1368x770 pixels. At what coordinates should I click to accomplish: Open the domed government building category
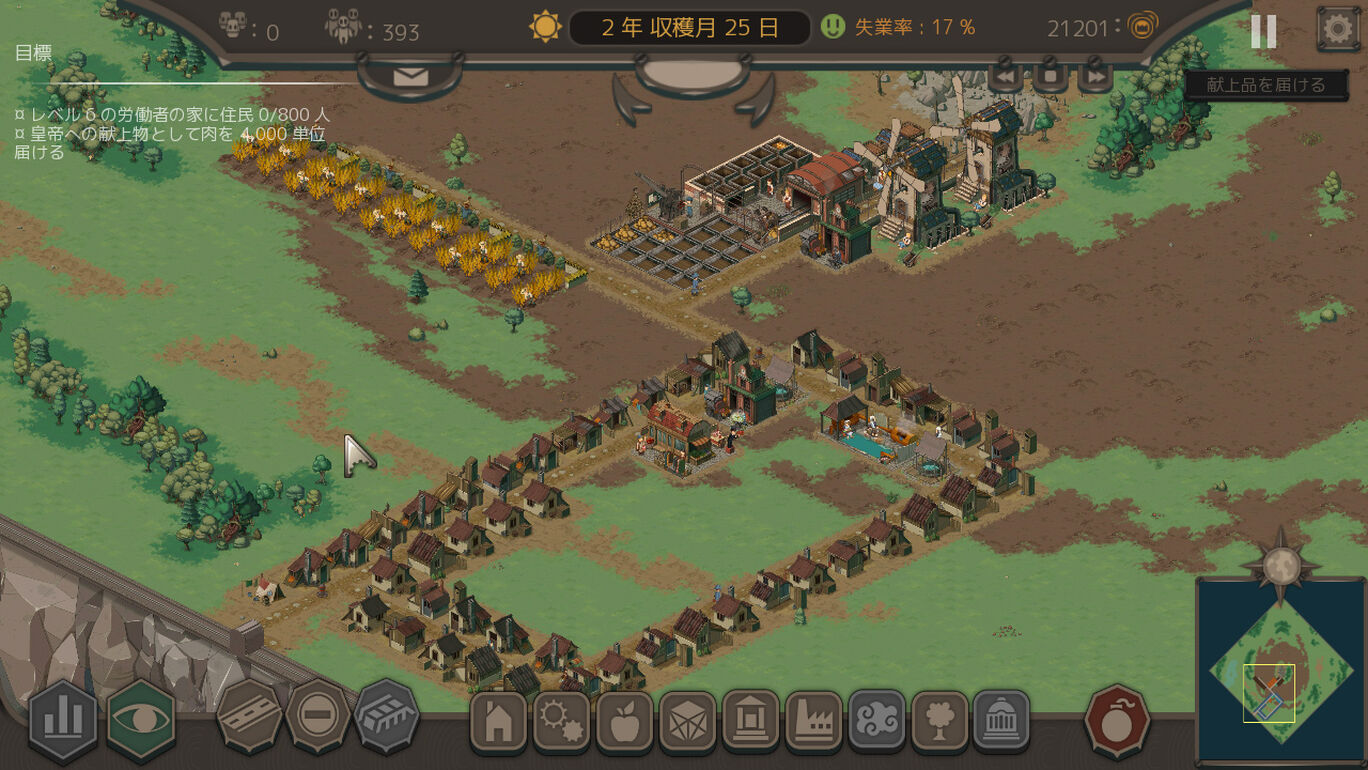(1001, 720)
